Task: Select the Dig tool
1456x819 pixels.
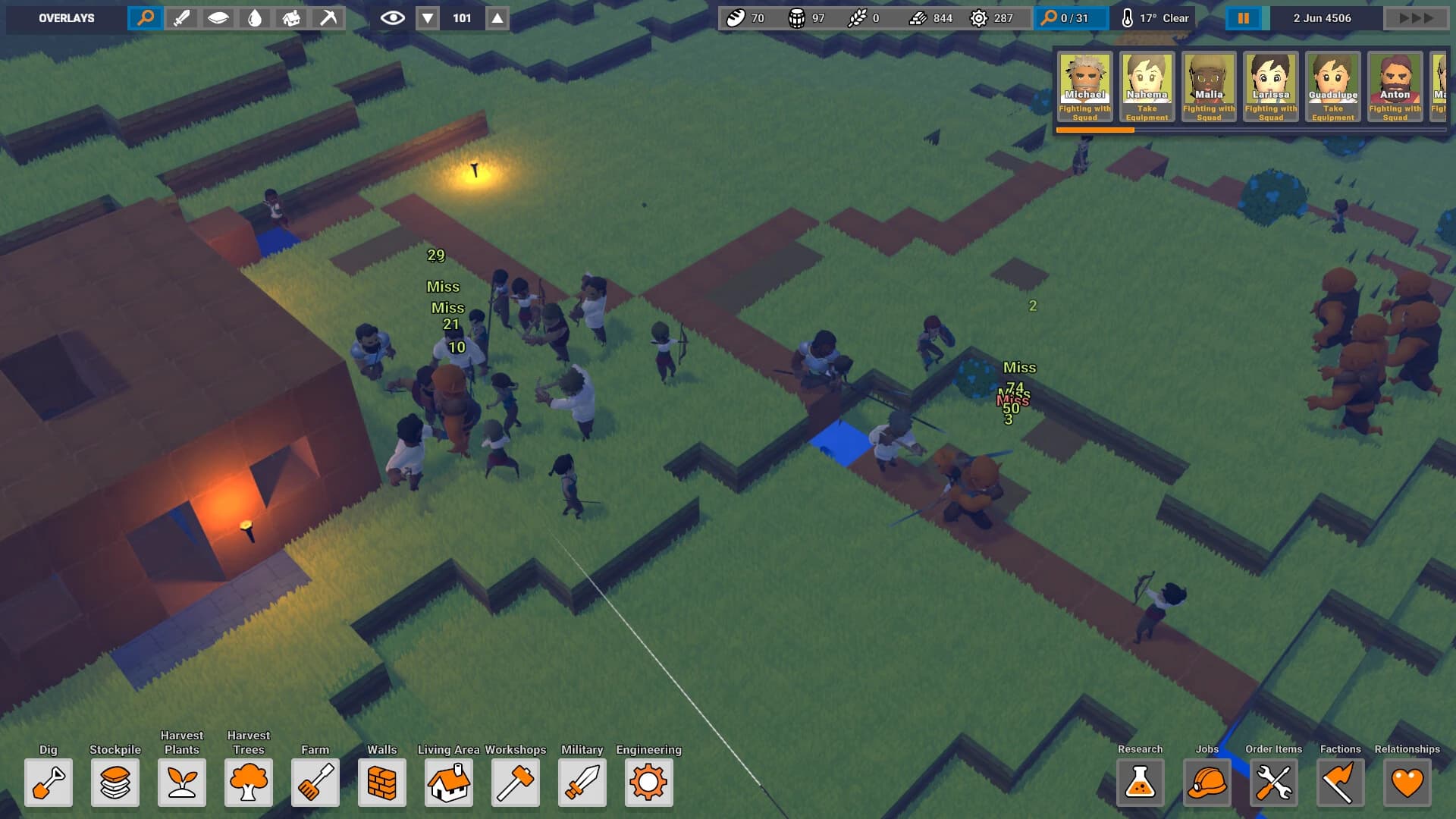Action: [x=48, y=783]
